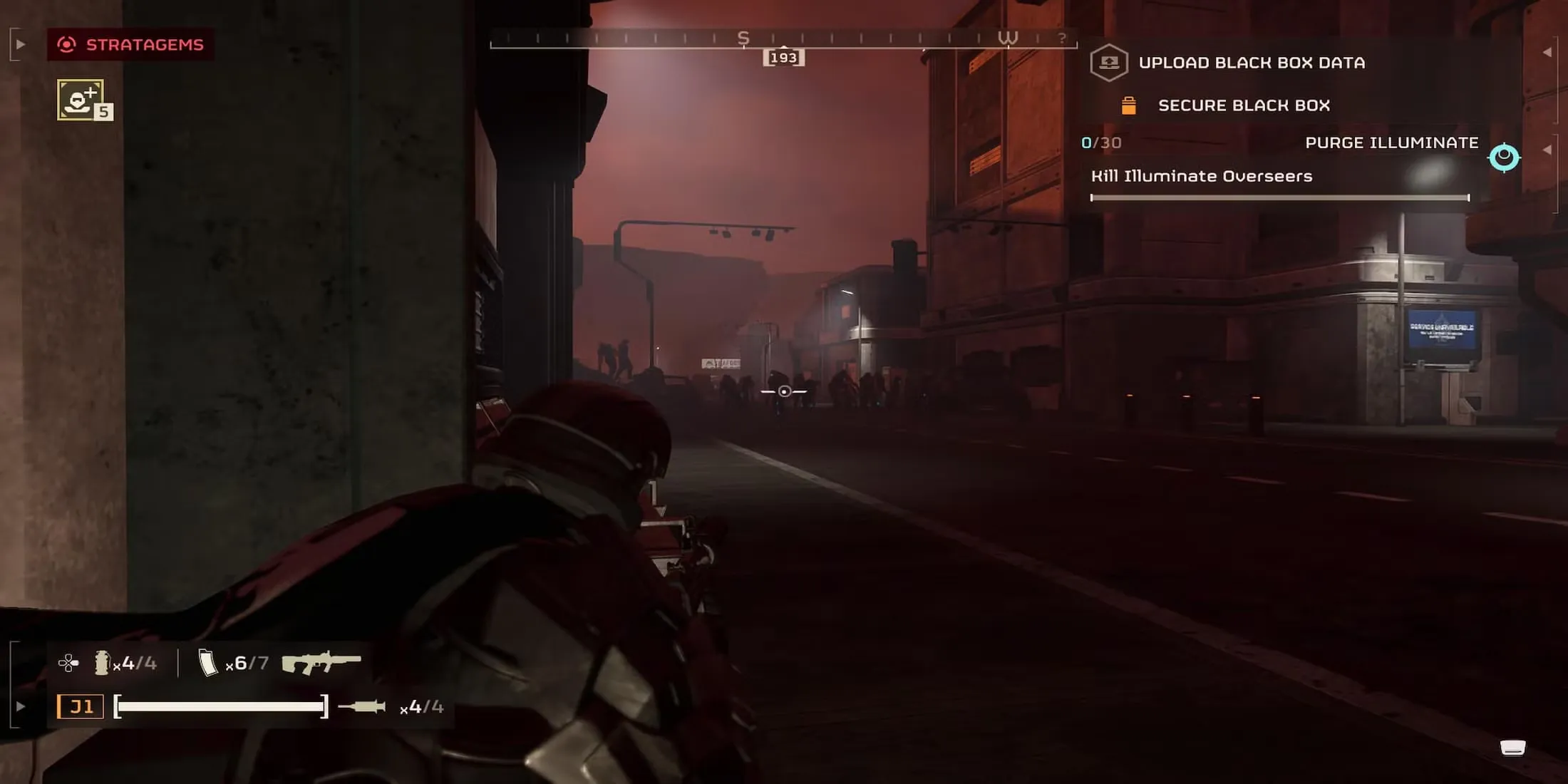The height and width of the screenshot is (784, 1568).
Task: Click the compass heading strip
Action: coord(783,41)
